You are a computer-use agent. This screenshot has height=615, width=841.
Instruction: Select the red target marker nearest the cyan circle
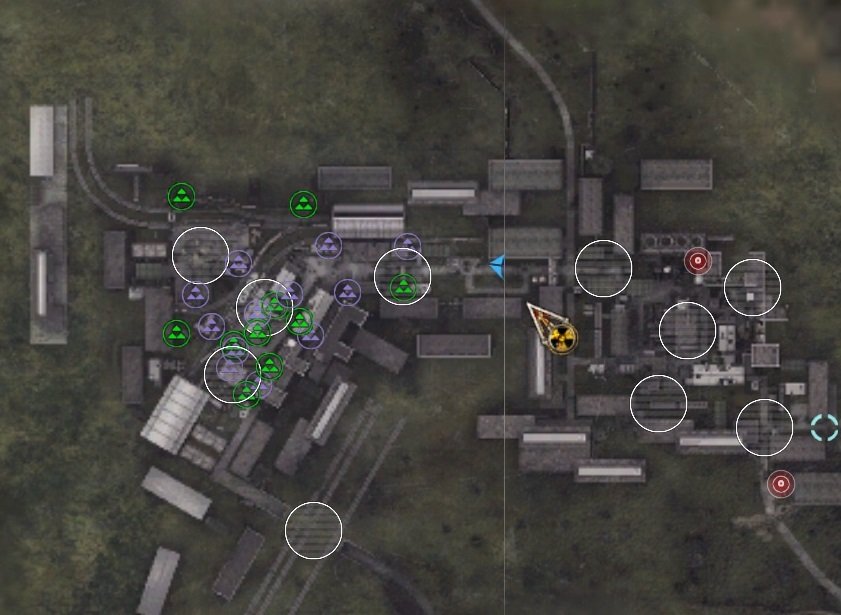(x=781, y=485)
